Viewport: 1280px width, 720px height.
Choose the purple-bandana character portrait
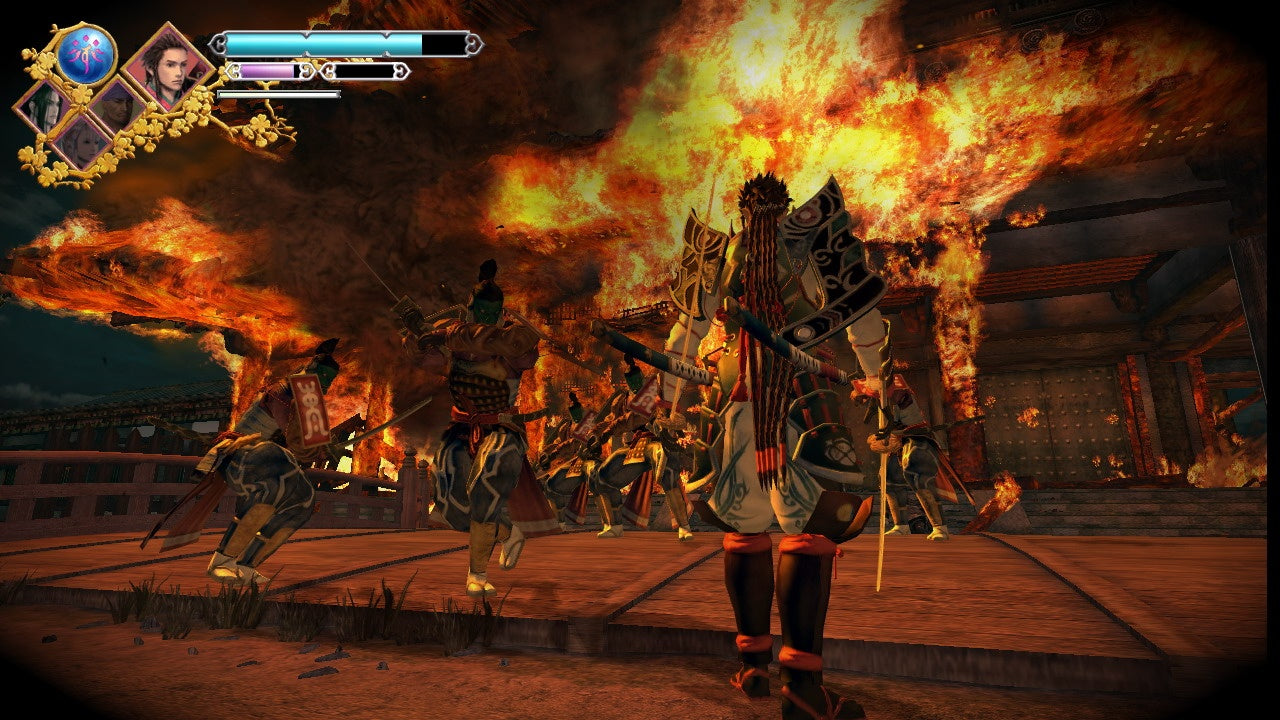click(117, 107)
